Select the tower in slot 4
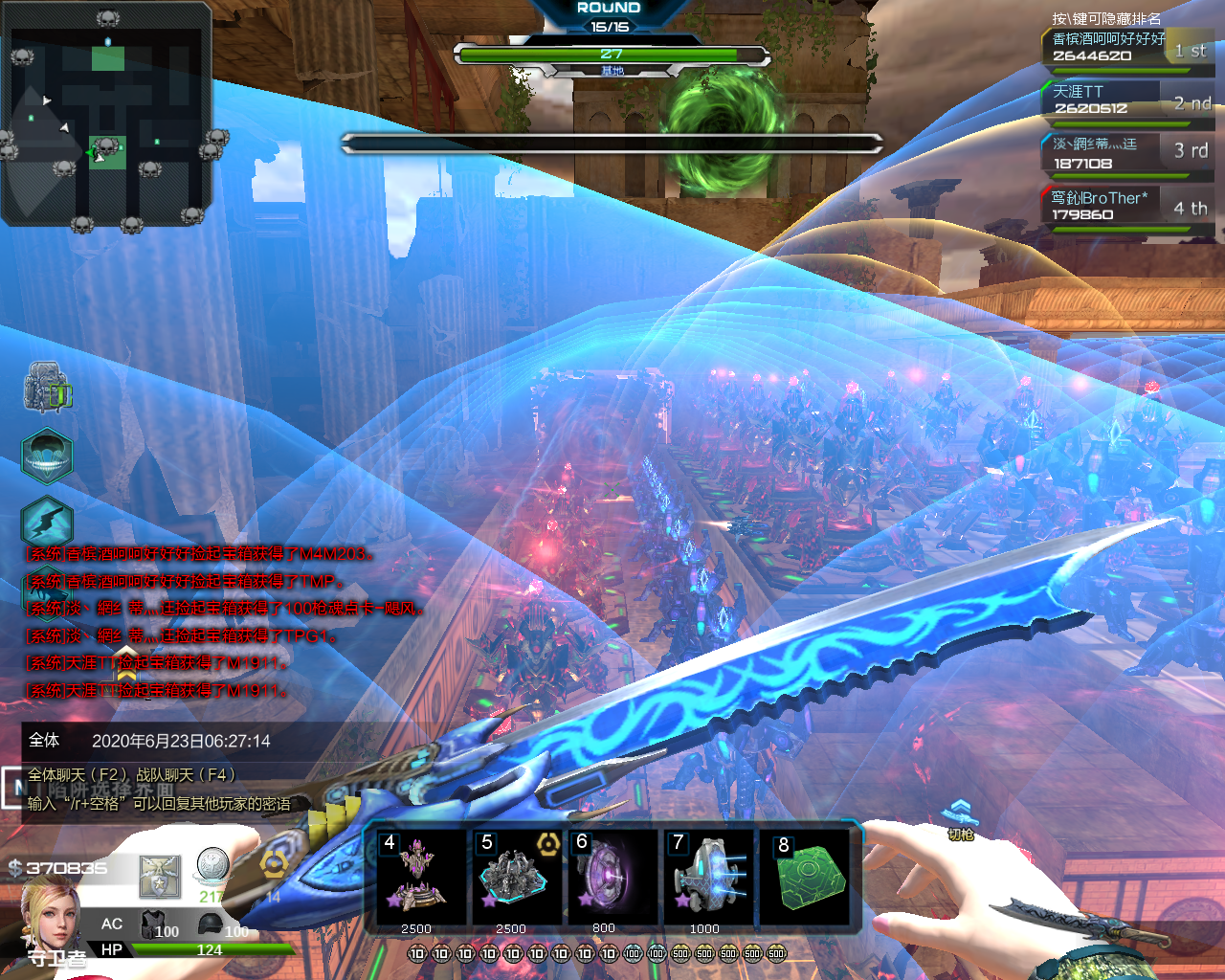This screenshot has height=980, width=1225. [x=417, y=877]
